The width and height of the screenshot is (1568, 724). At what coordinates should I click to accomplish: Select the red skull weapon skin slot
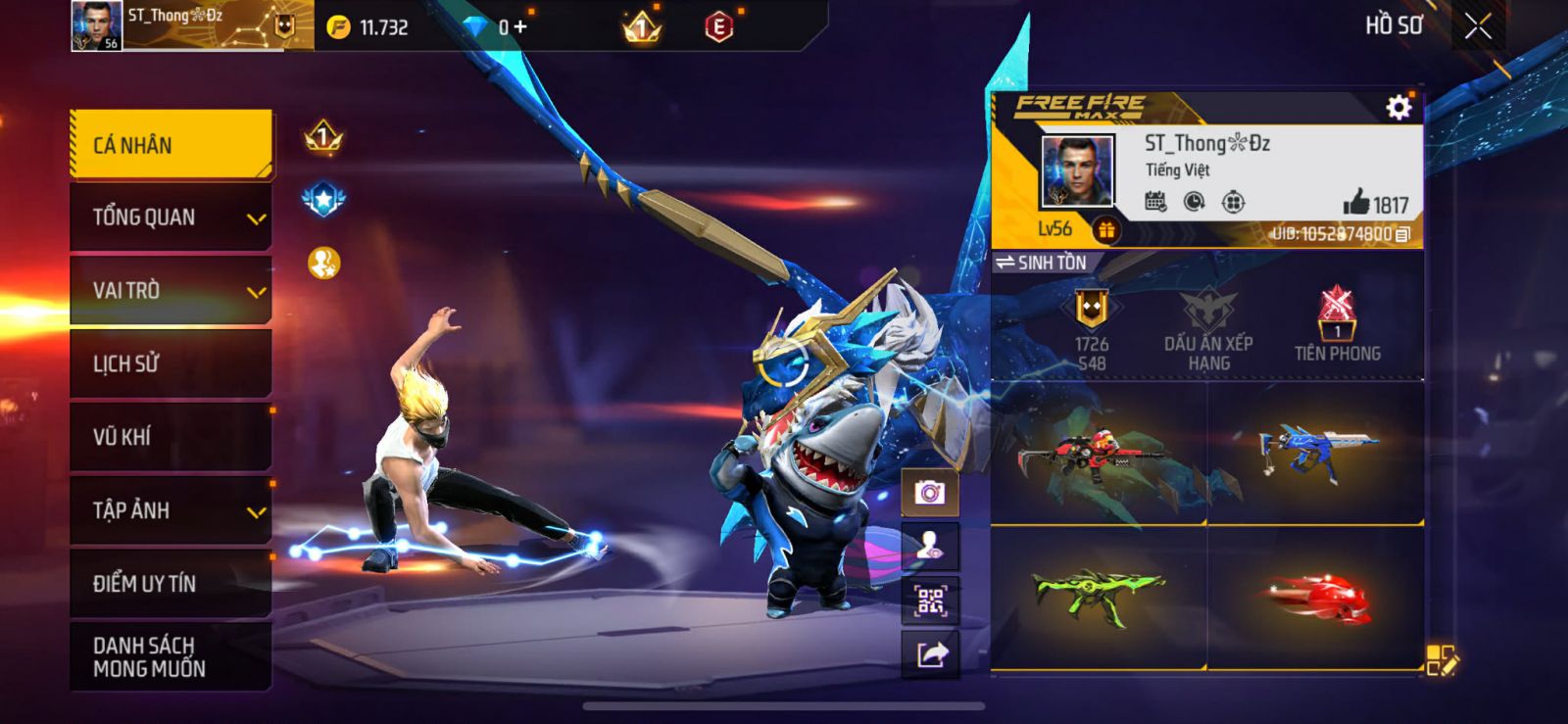click(x=1315, y=599)
